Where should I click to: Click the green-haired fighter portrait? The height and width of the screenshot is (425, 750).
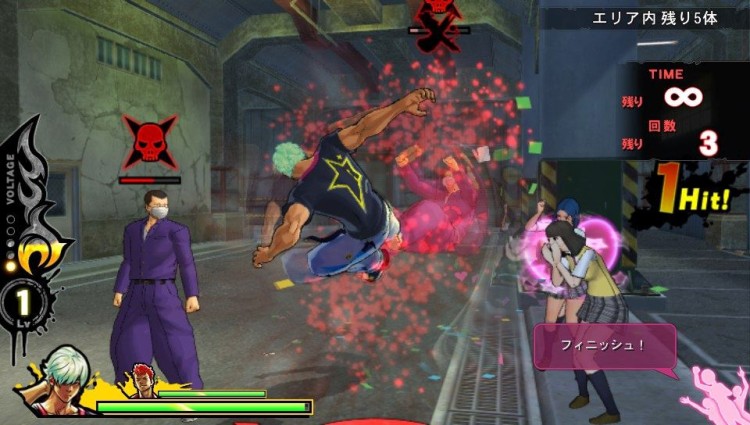pos(52,382)
